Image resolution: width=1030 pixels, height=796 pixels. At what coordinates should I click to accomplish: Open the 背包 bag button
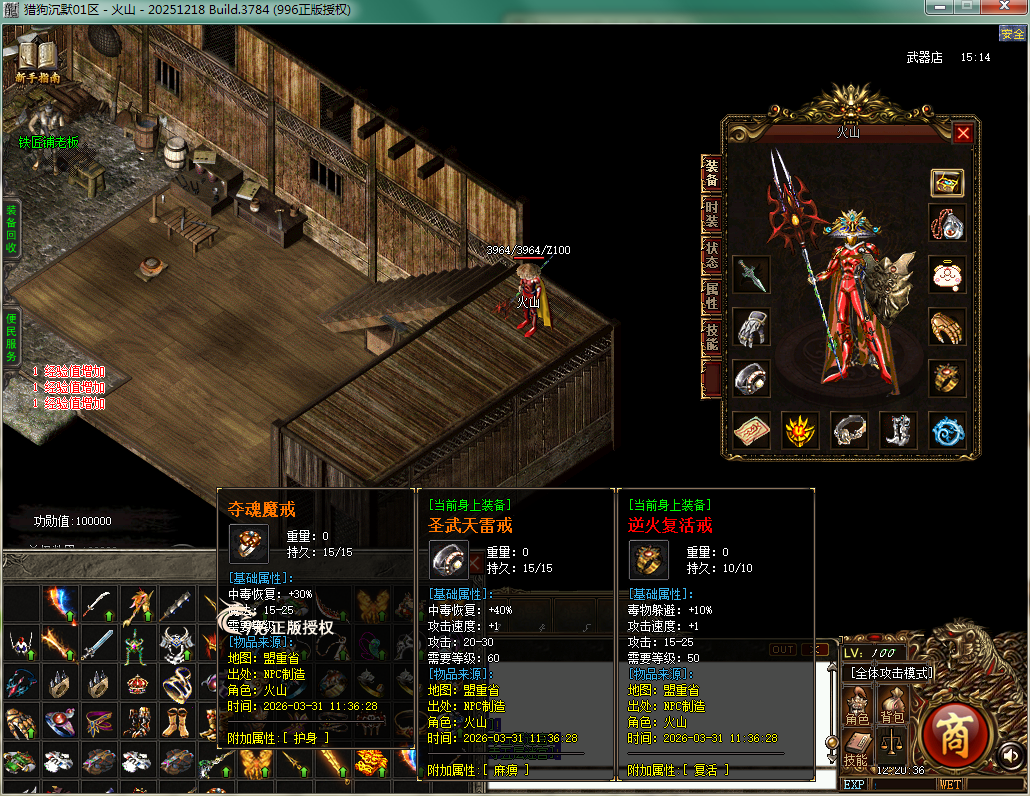891,706
